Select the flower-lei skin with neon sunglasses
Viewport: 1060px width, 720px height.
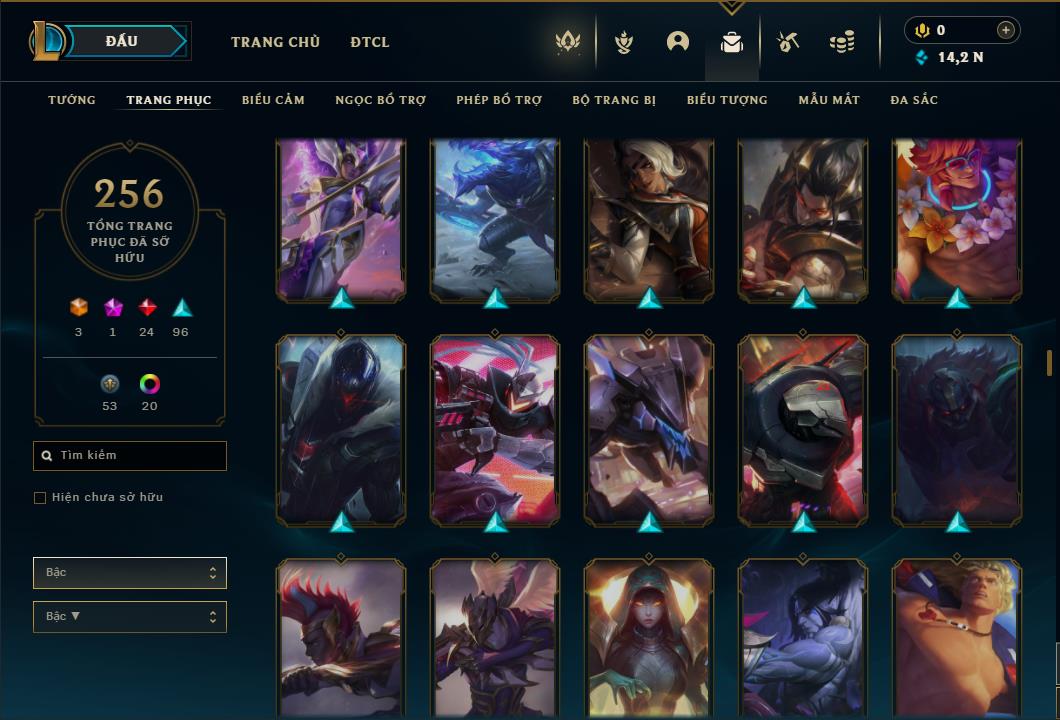click(x=957, y=220)
